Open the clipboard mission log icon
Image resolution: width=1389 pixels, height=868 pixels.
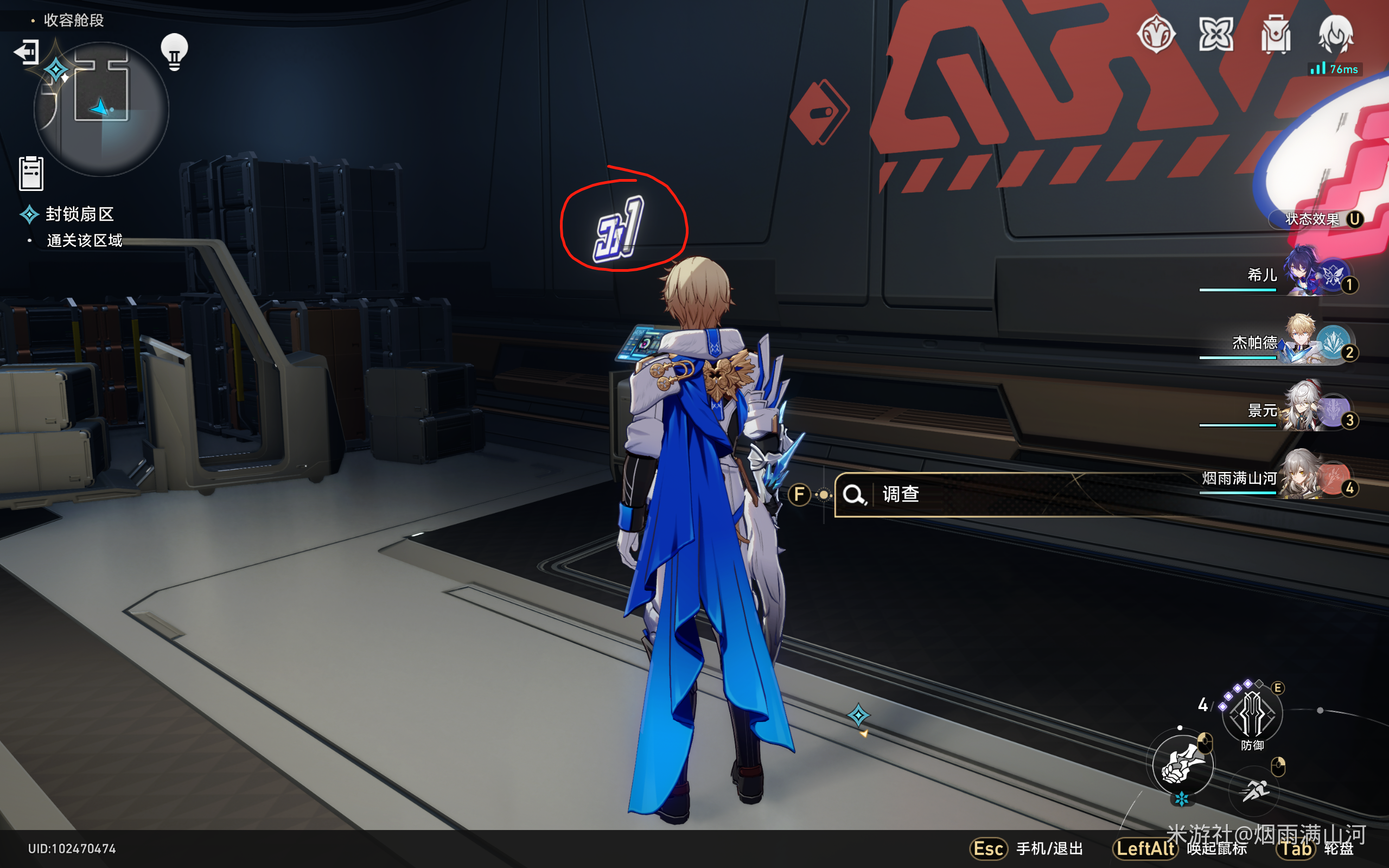pos(31,173)
